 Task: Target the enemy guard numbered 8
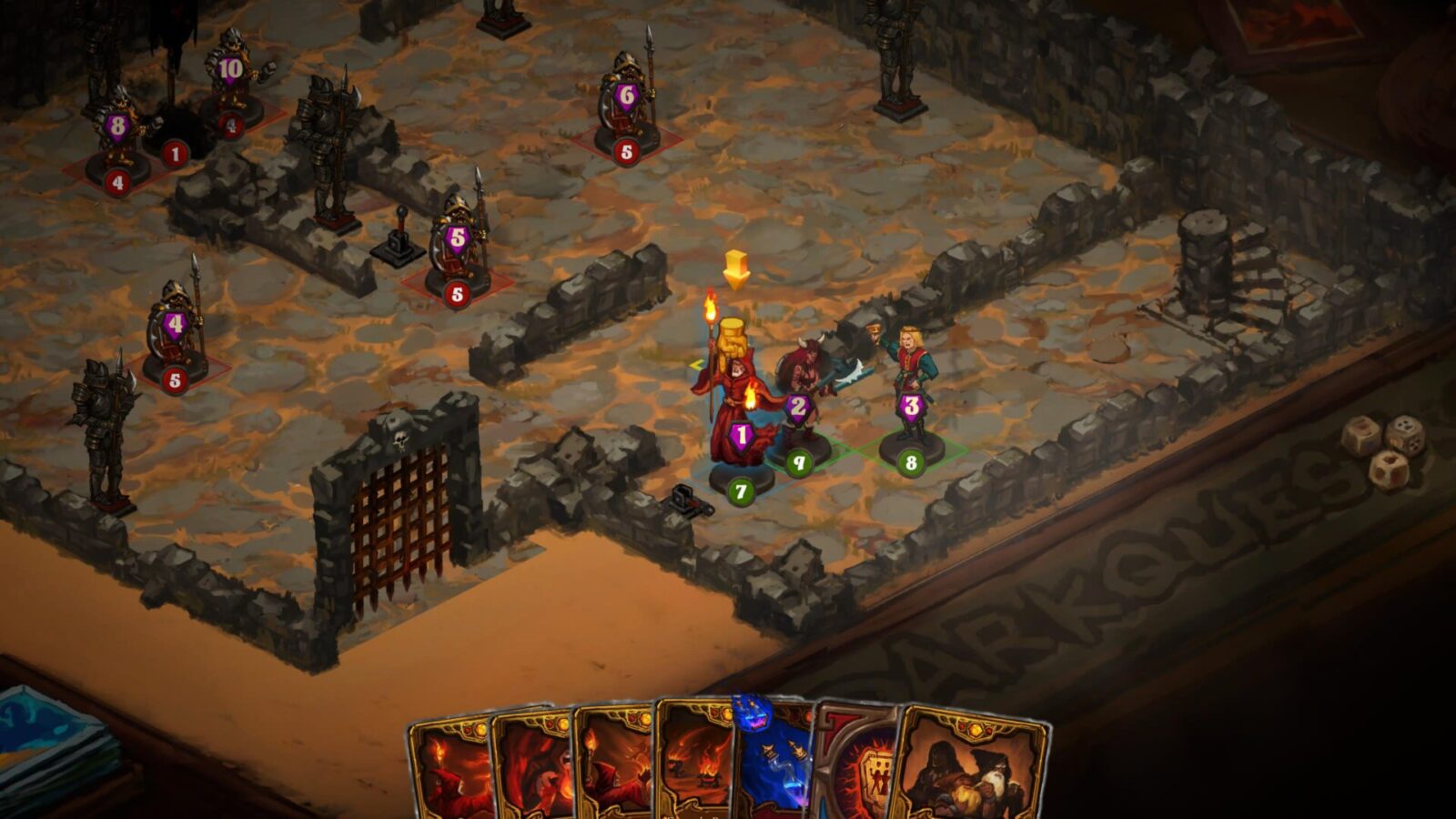click(x=118, y=132)
